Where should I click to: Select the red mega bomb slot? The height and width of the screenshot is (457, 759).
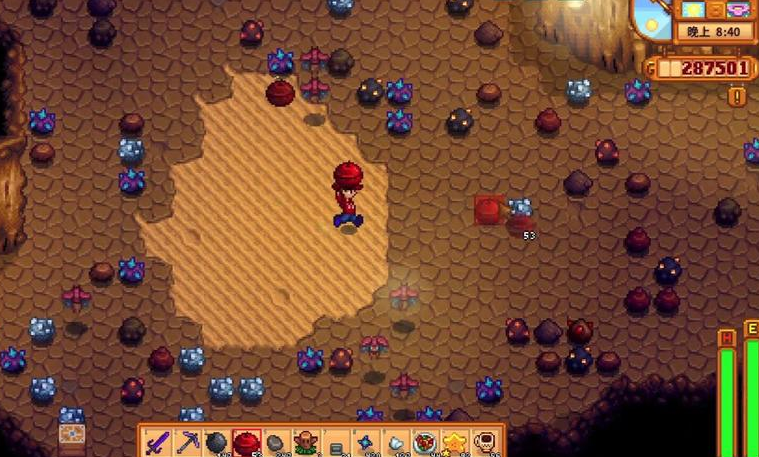[247, 442]
